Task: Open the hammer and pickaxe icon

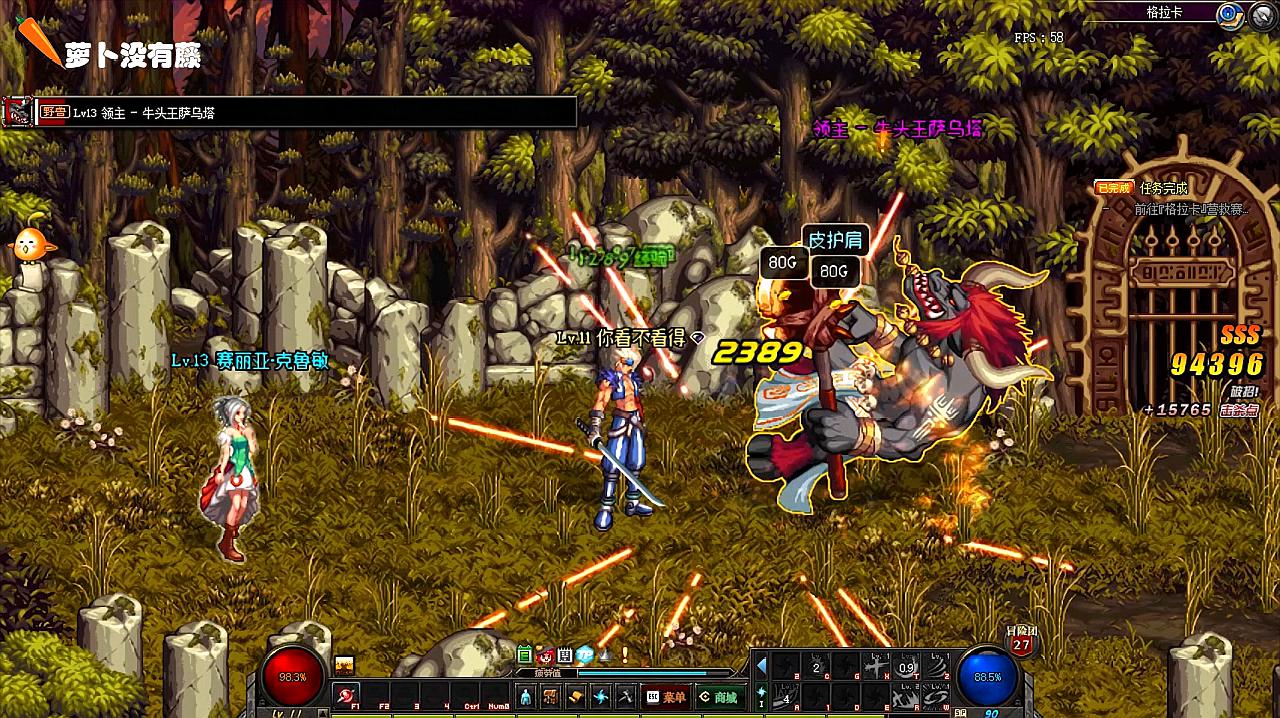Action: (626, 697)
